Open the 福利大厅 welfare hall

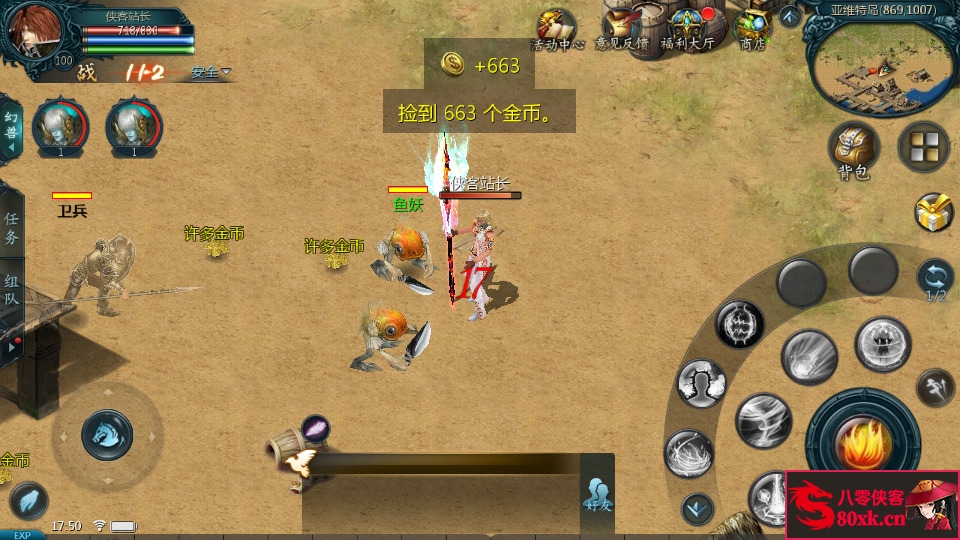click(690, 28)
